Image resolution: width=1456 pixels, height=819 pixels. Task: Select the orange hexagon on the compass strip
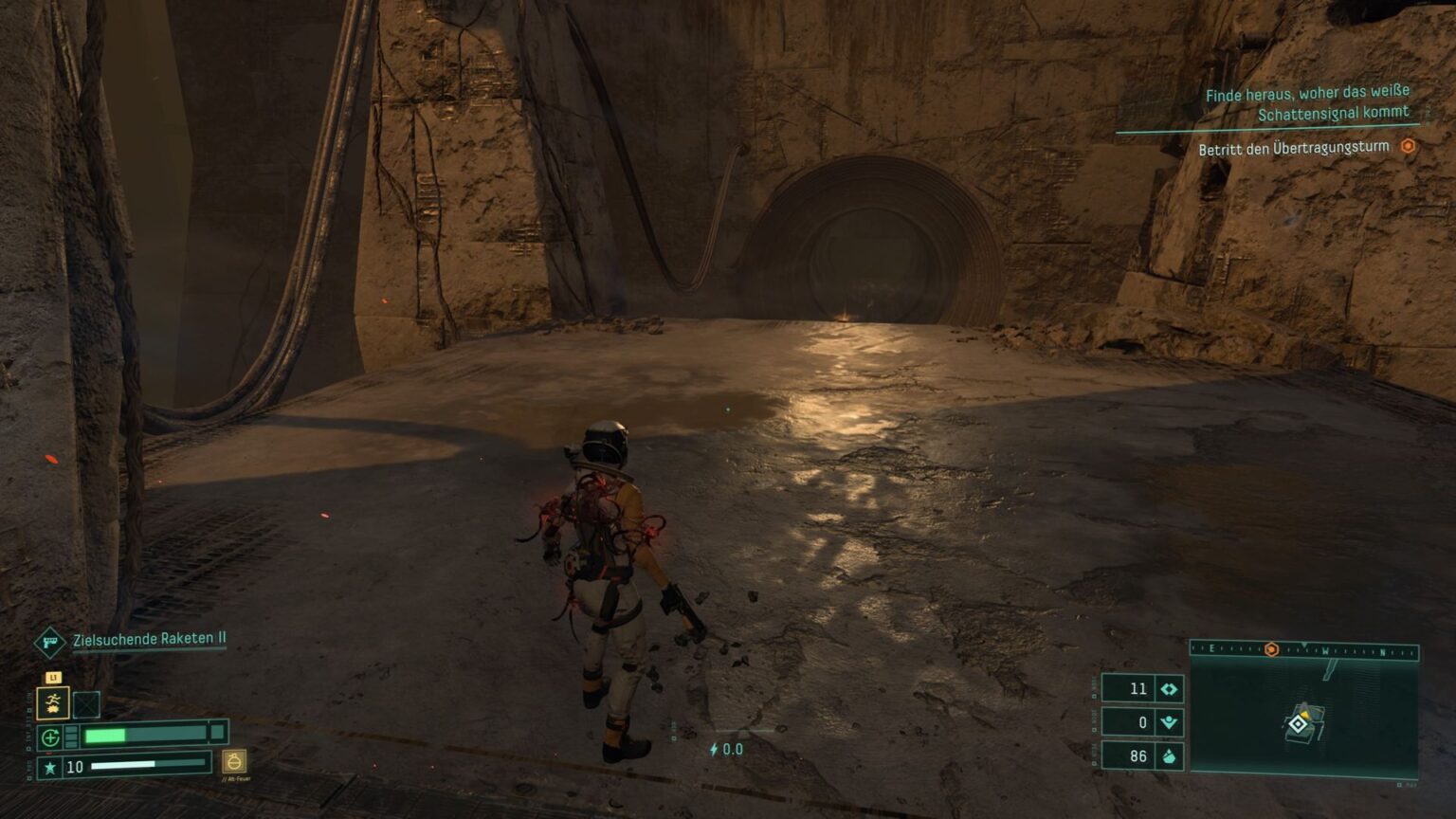(1271, 649)
